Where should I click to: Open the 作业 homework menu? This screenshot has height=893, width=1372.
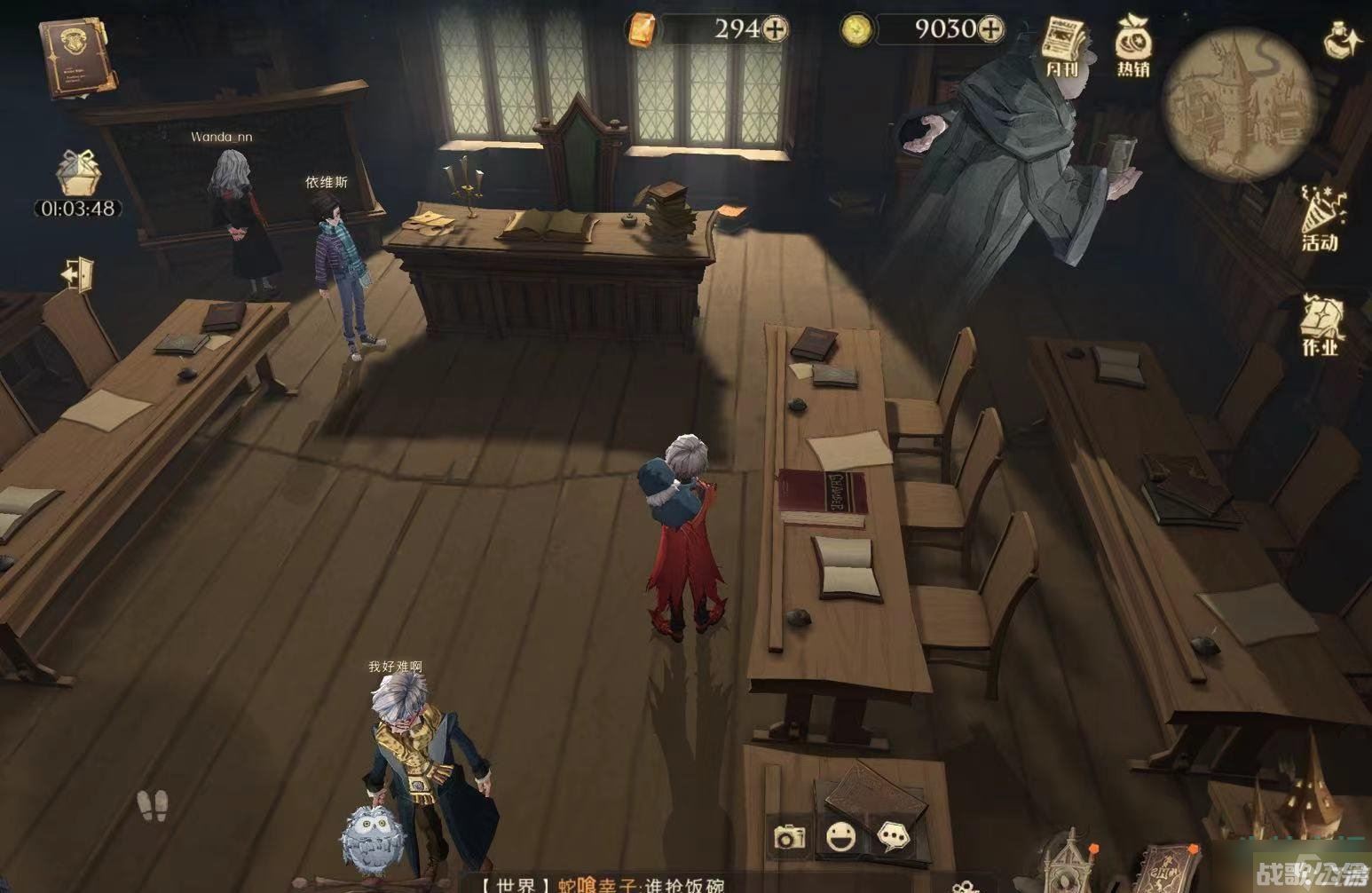(x=1321, y=324)
